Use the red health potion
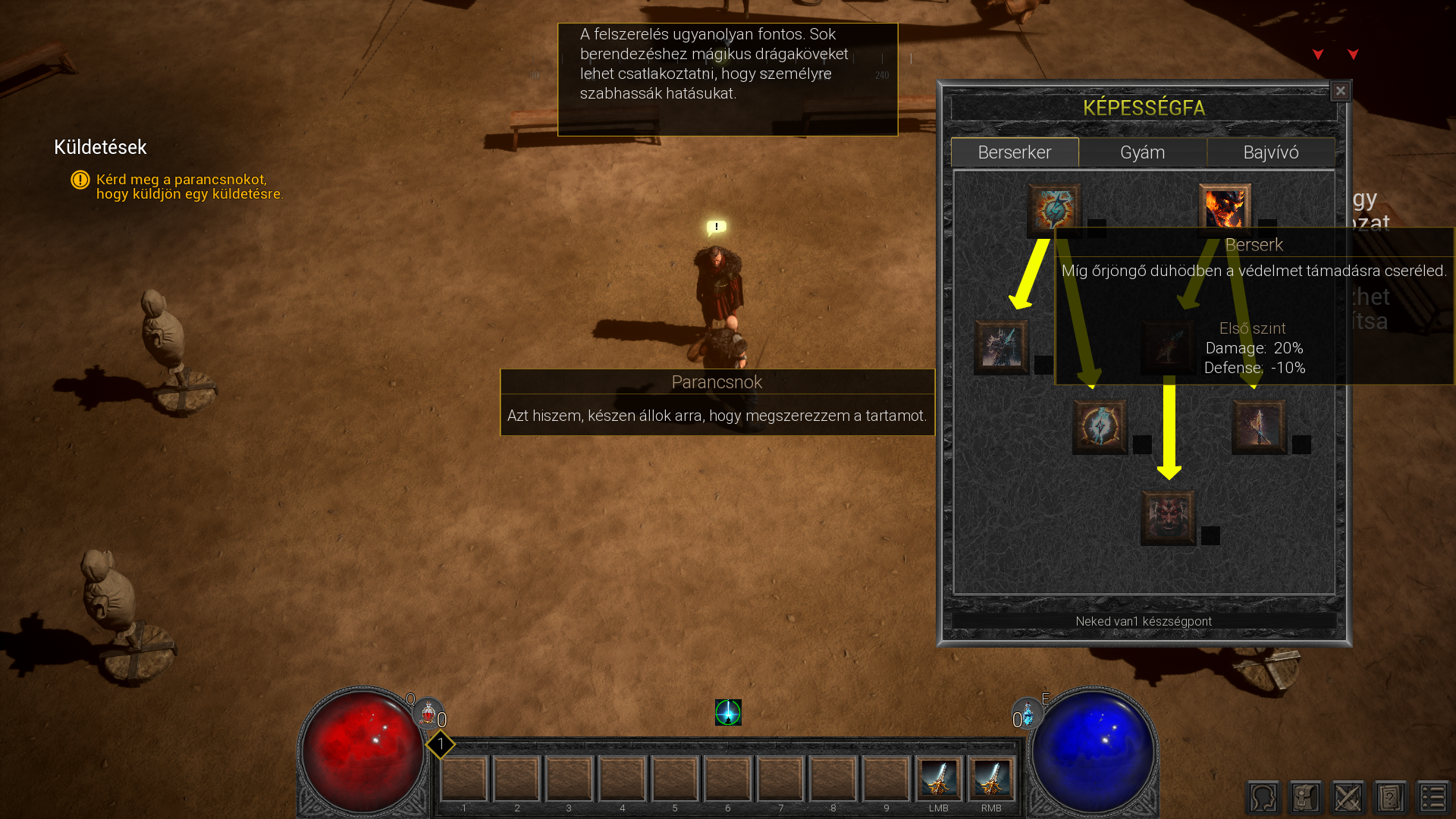The image size is (1456, 819). click(x=428, y=714)
